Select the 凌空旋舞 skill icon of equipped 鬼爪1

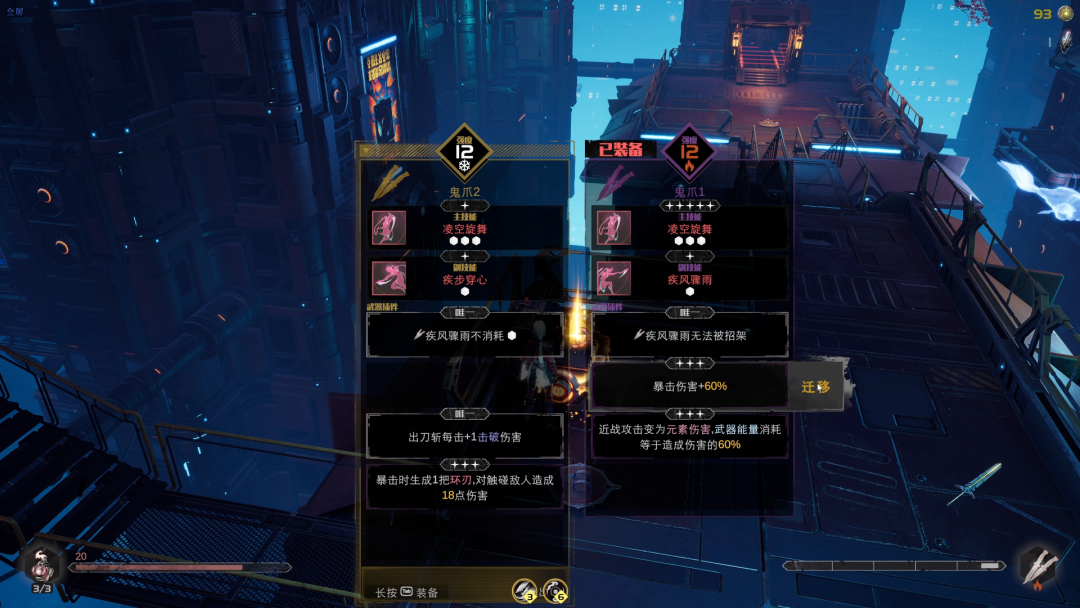(x=613, y=227)
